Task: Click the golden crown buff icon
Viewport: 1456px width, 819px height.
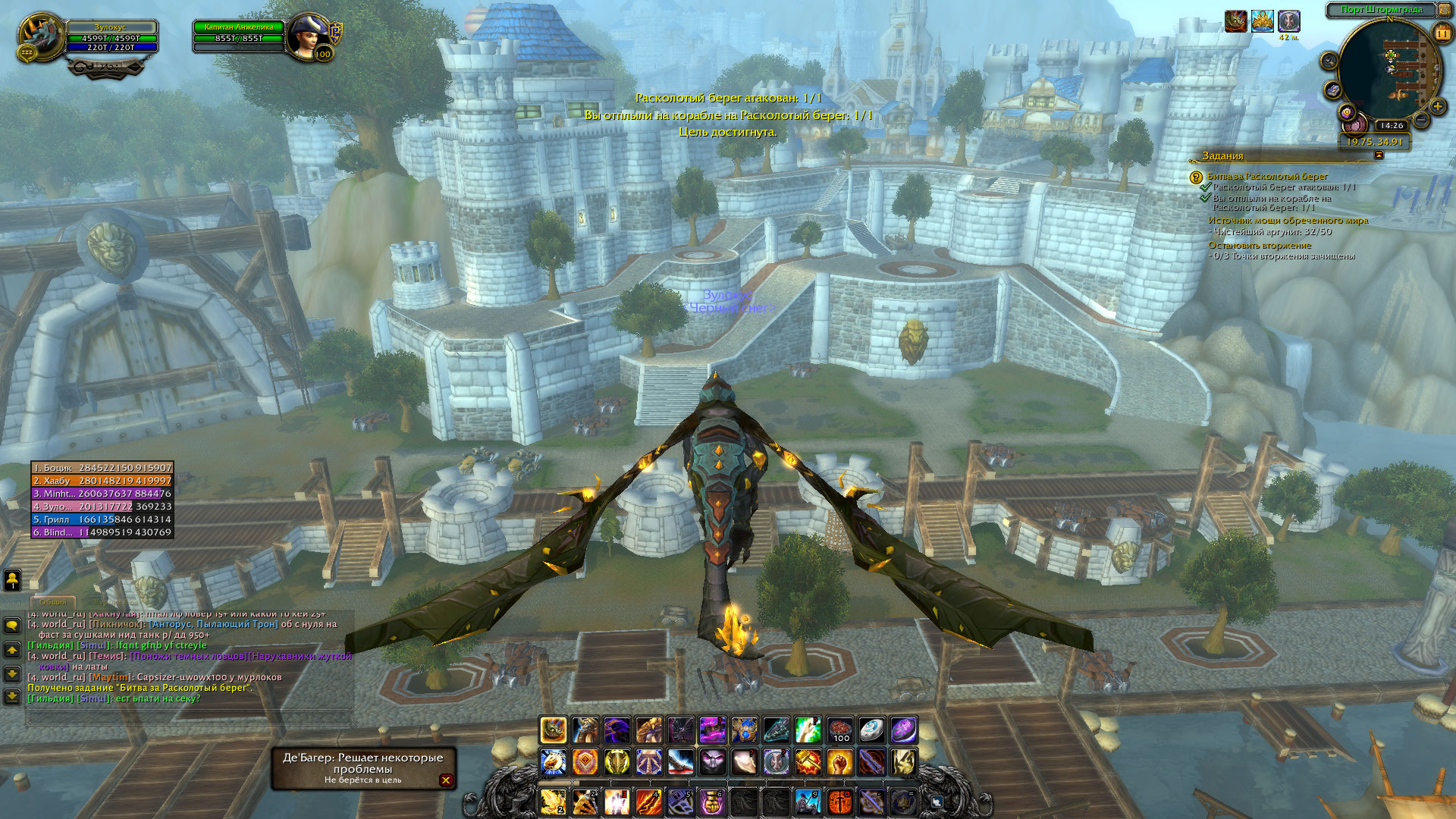Action: pos(1263,21)
